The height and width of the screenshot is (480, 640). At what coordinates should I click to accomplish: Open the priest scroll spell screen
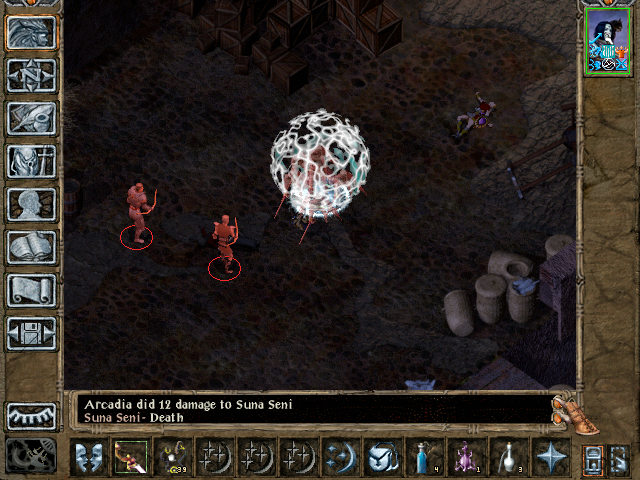(x=31, y=290)
